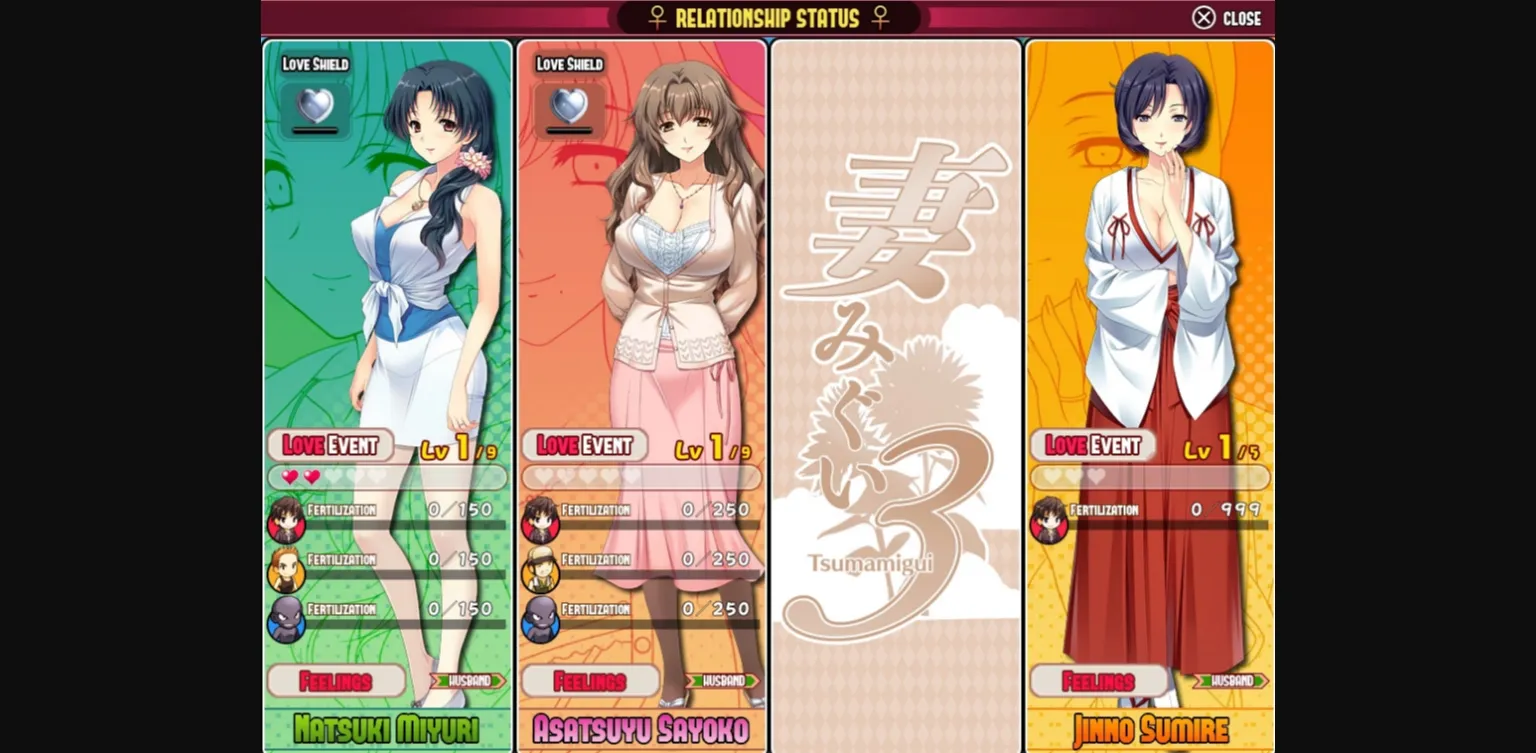Click the Feelings button for Asatsuyu Sayoko
This screenshot has width=1536, height=753.
[x=590, y=681]
